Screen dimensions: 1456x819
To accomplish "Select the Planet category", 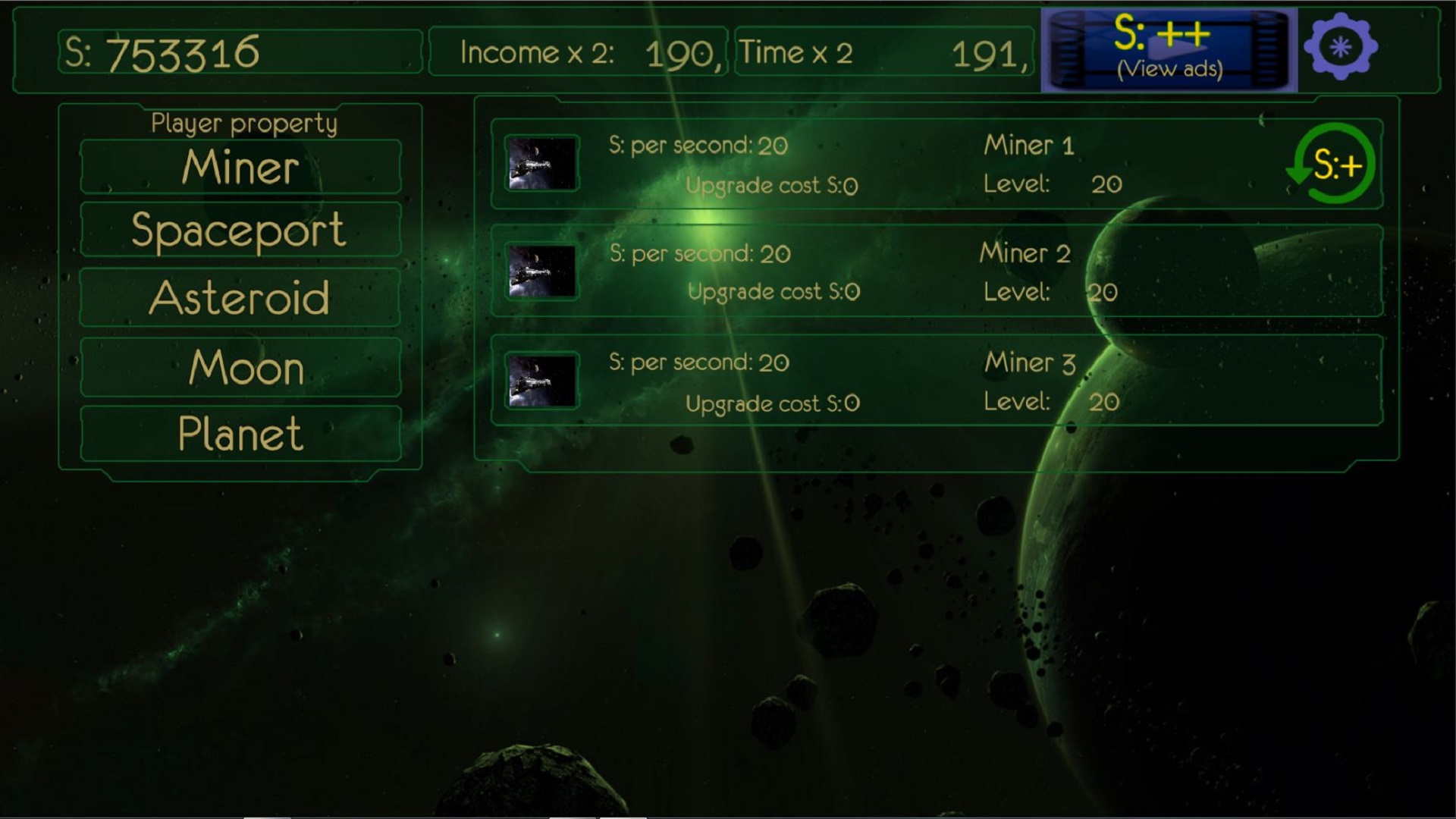I will tap(240, 434).
